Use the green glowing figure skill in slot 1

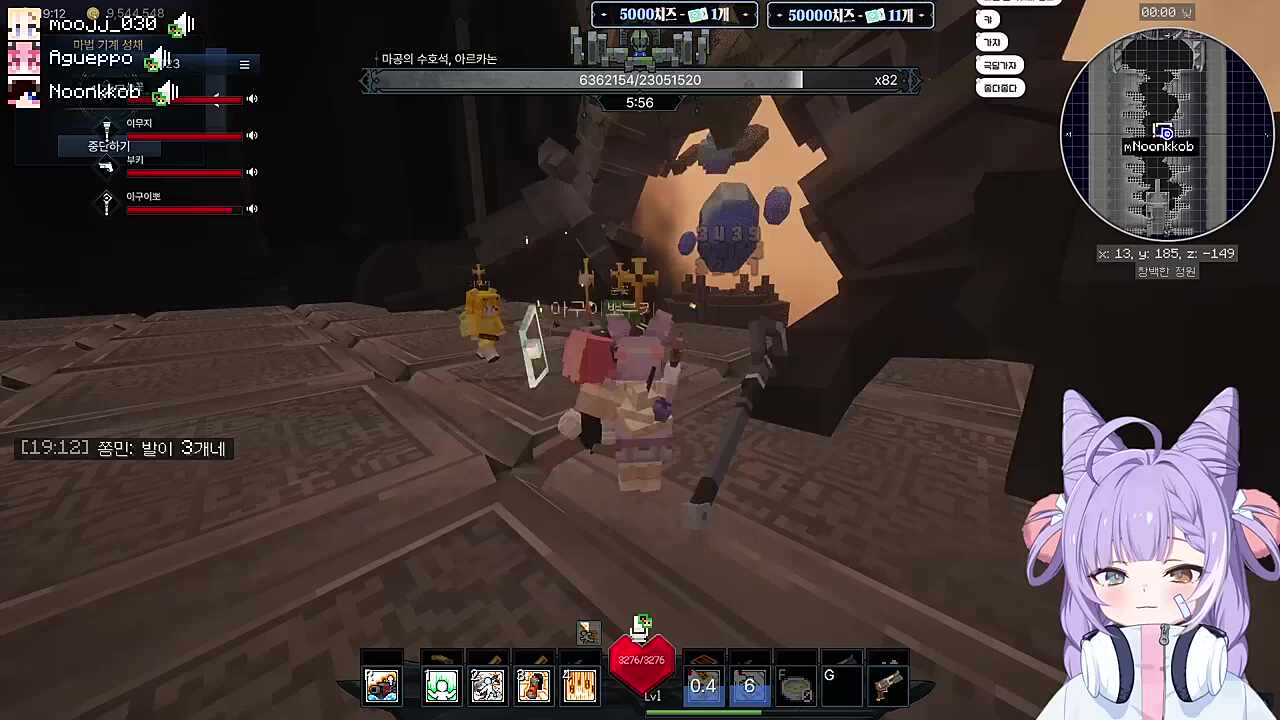tap(441, 686)
